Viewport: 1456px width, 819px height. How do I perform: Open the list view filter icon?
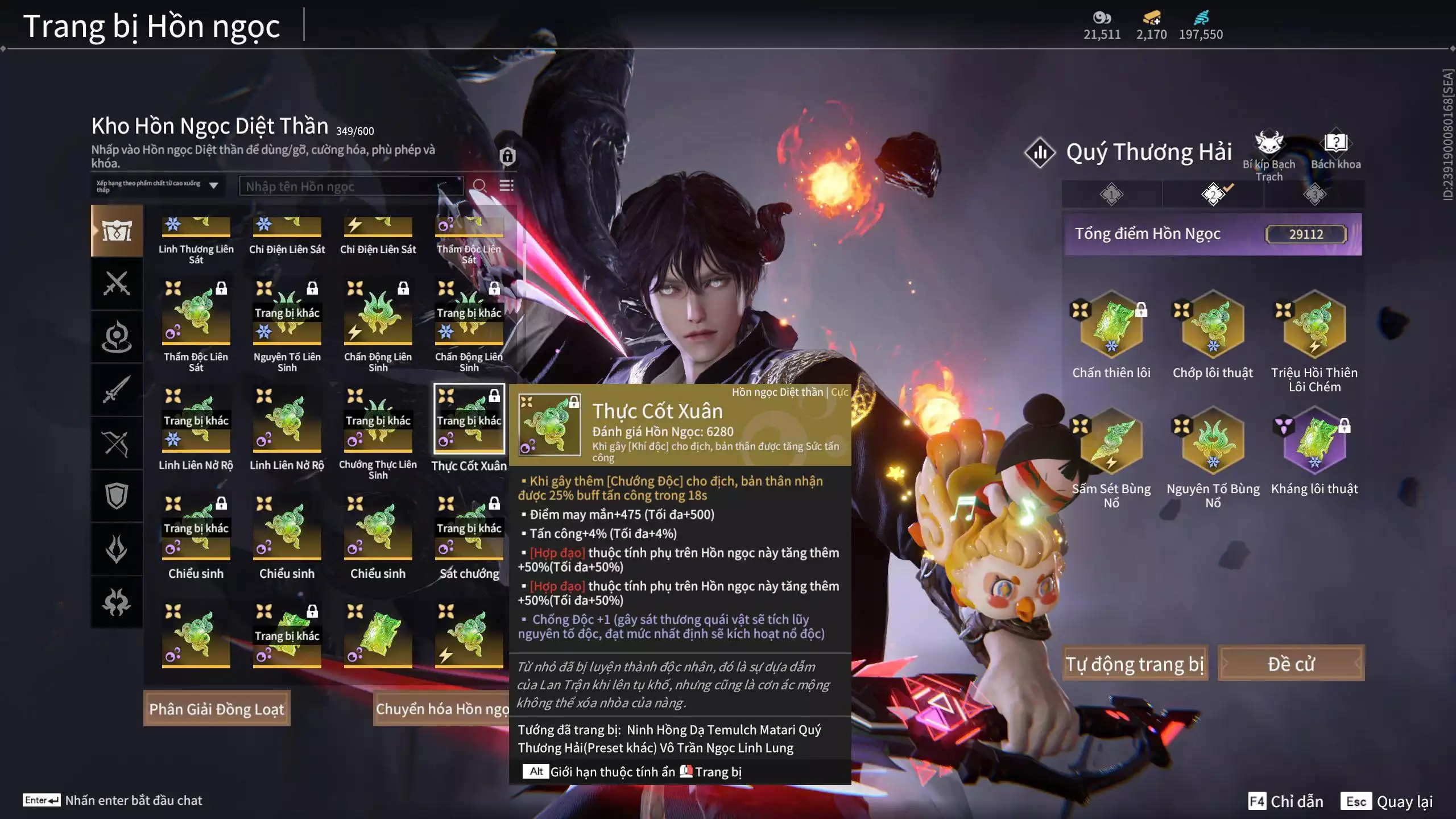click(506, 186)
